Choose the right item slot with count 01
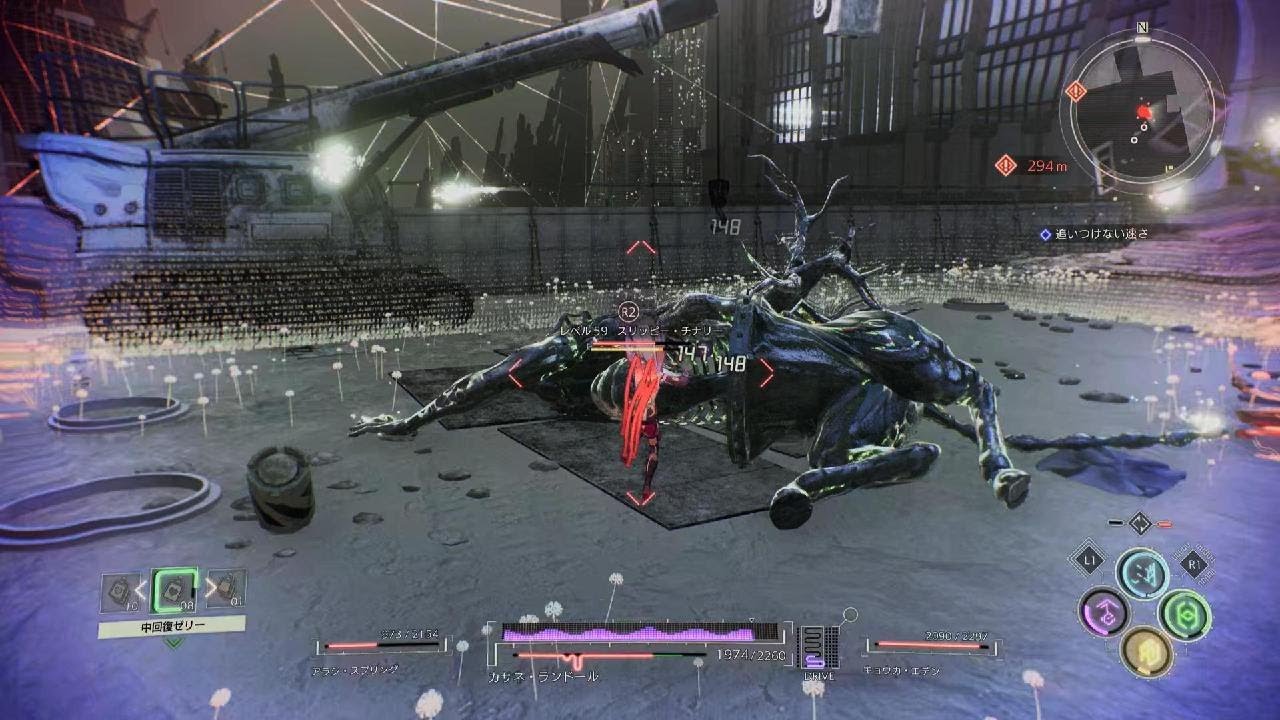Viewport: 1280px width, 720px height. coord(227,590)
